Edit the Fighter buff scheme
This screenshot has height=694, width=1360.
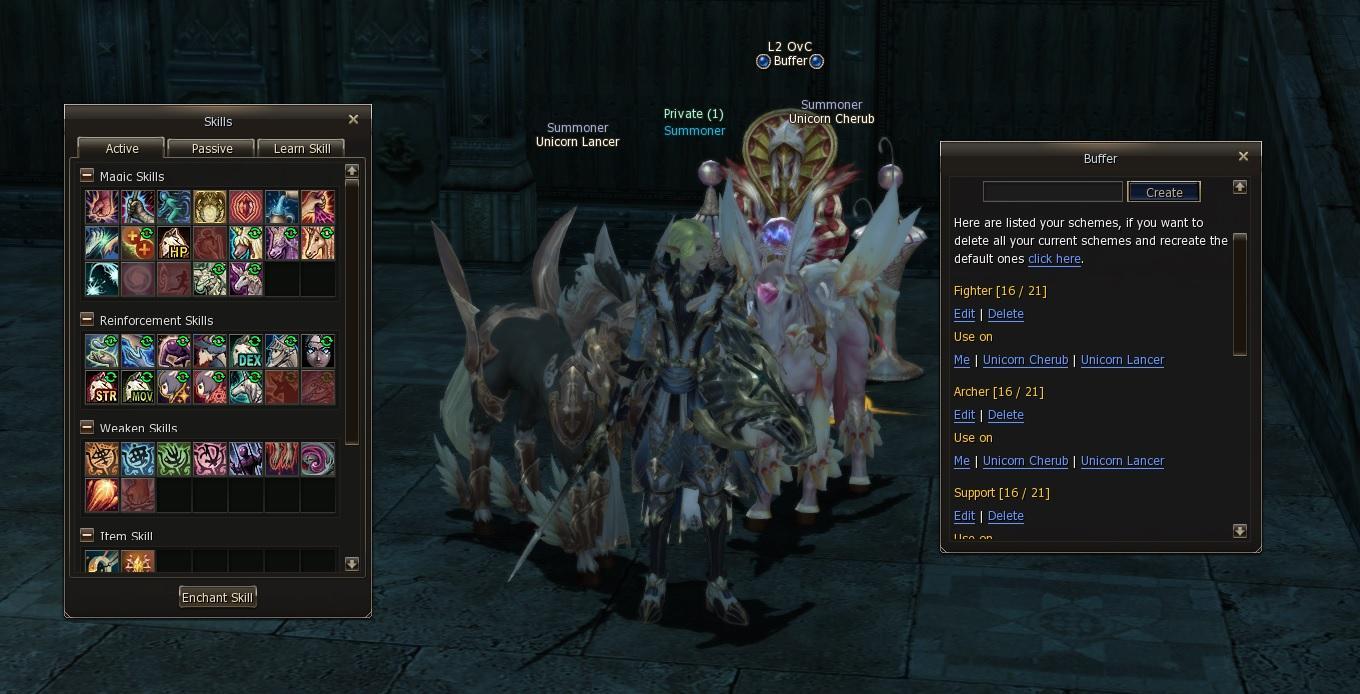(x=964, y=314)
